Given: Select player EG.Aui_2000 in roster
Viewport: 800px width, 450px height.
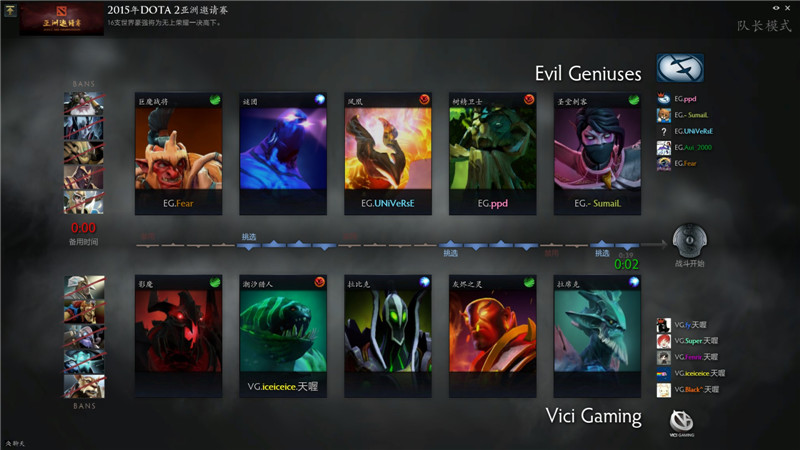Looking at the screenshot, I should [x=691, y=147].
